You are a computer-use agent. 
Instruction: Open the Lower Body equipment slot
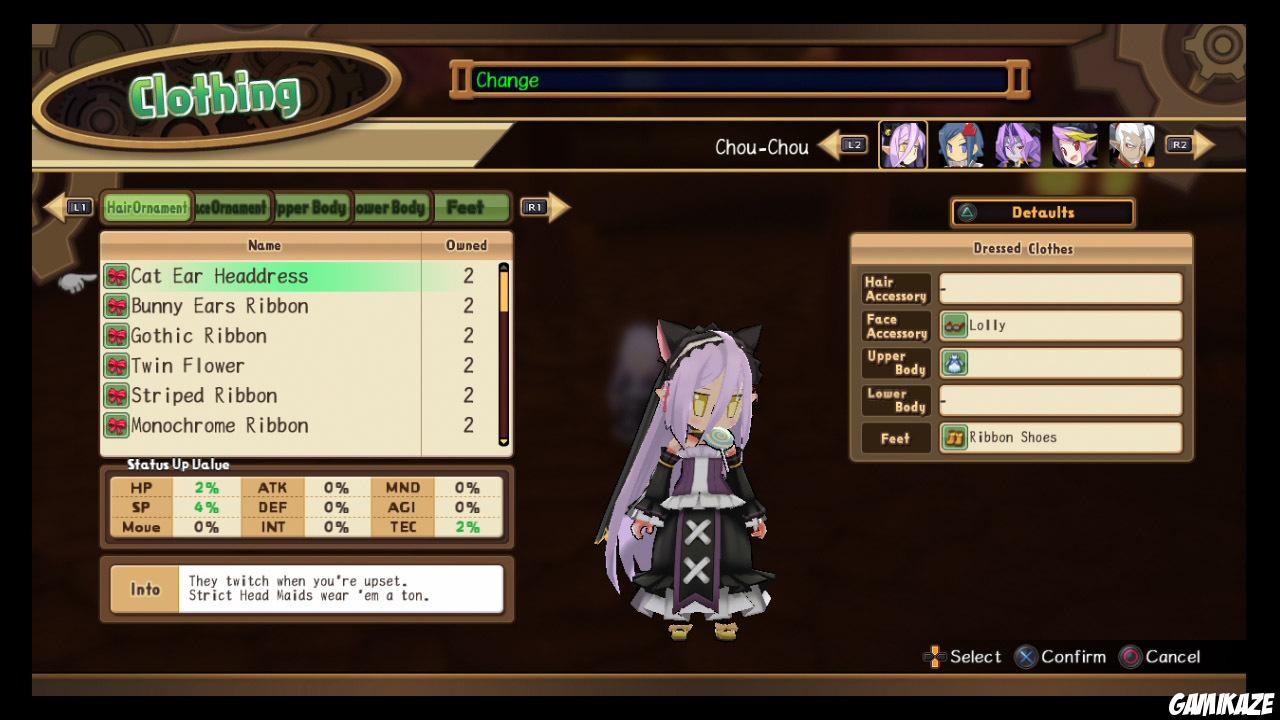(x=1060, y=400)
